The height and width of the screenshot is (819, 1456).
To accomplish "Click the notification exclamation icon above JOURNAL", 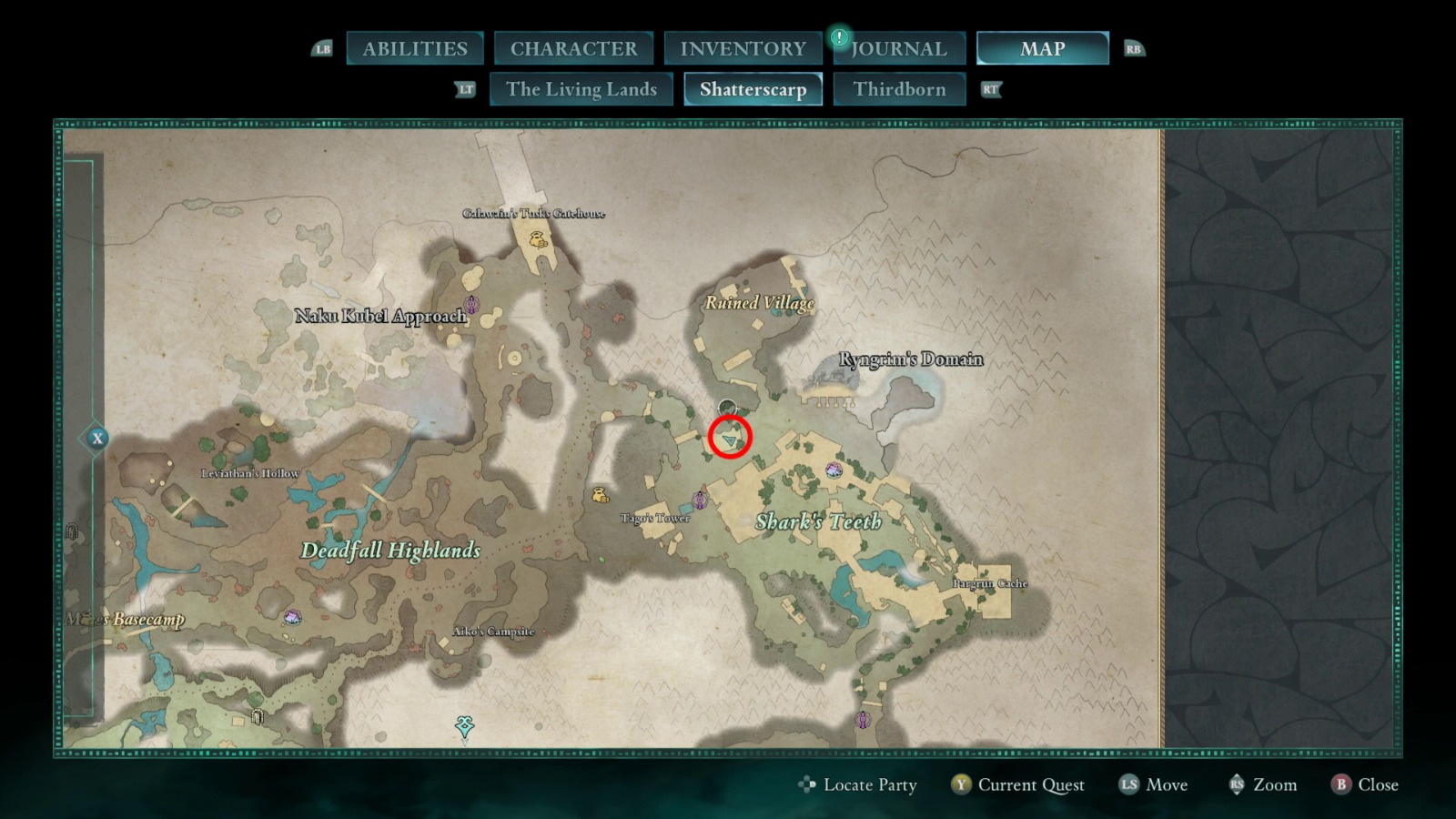I will 838,37.
